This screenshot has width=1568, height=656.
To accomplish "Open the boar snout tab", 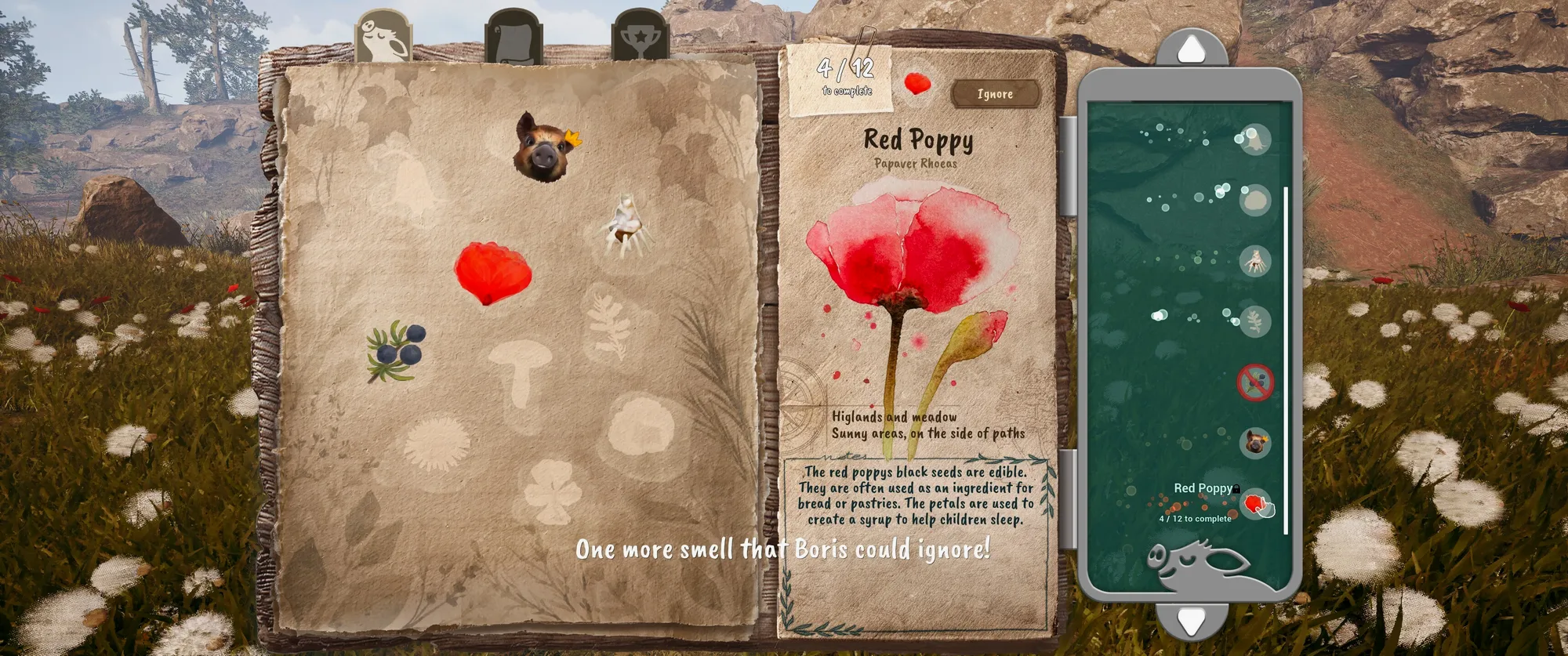I will pos(383,38).
